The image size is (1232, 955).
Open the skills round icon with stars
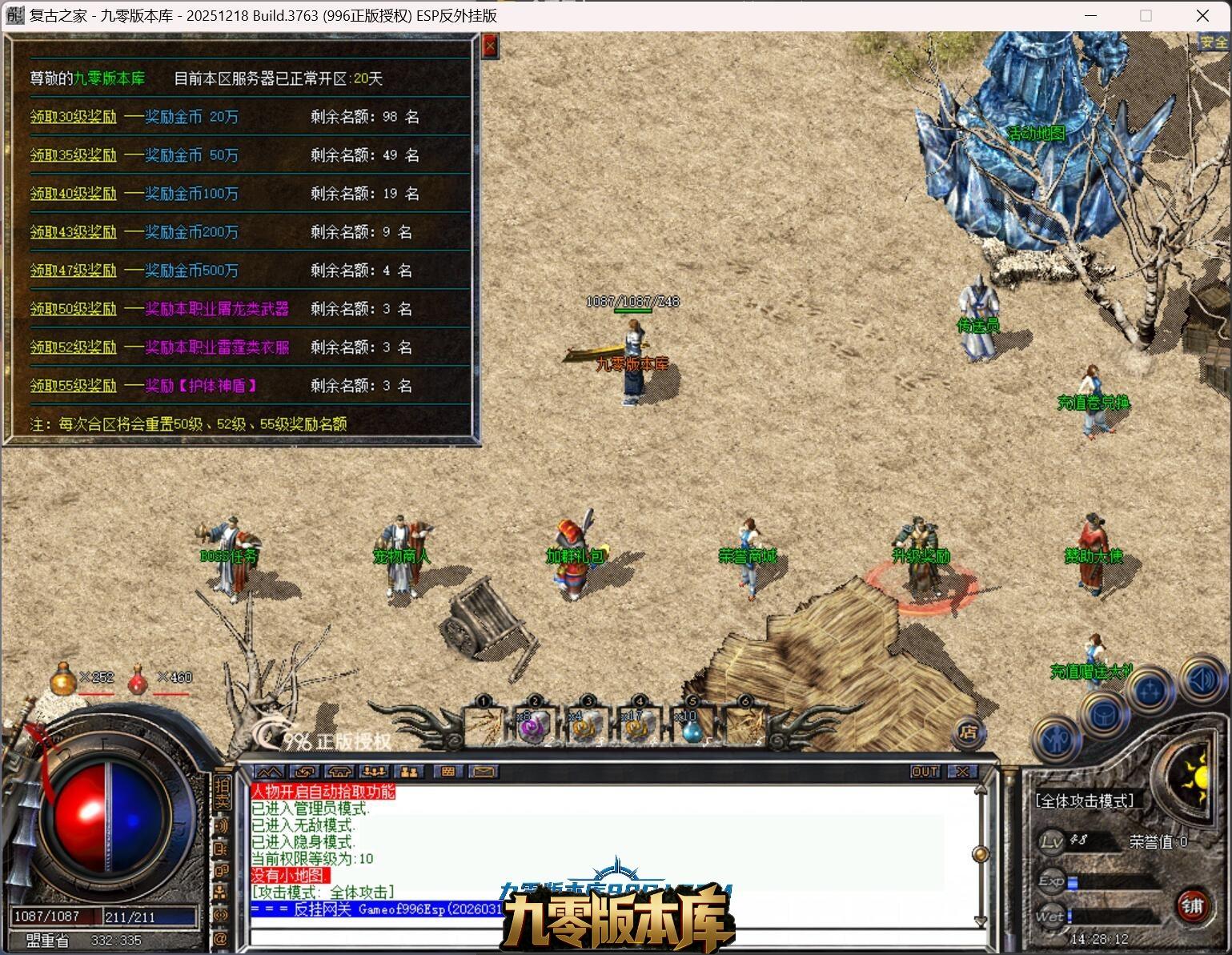click(x=1150, y=691)
